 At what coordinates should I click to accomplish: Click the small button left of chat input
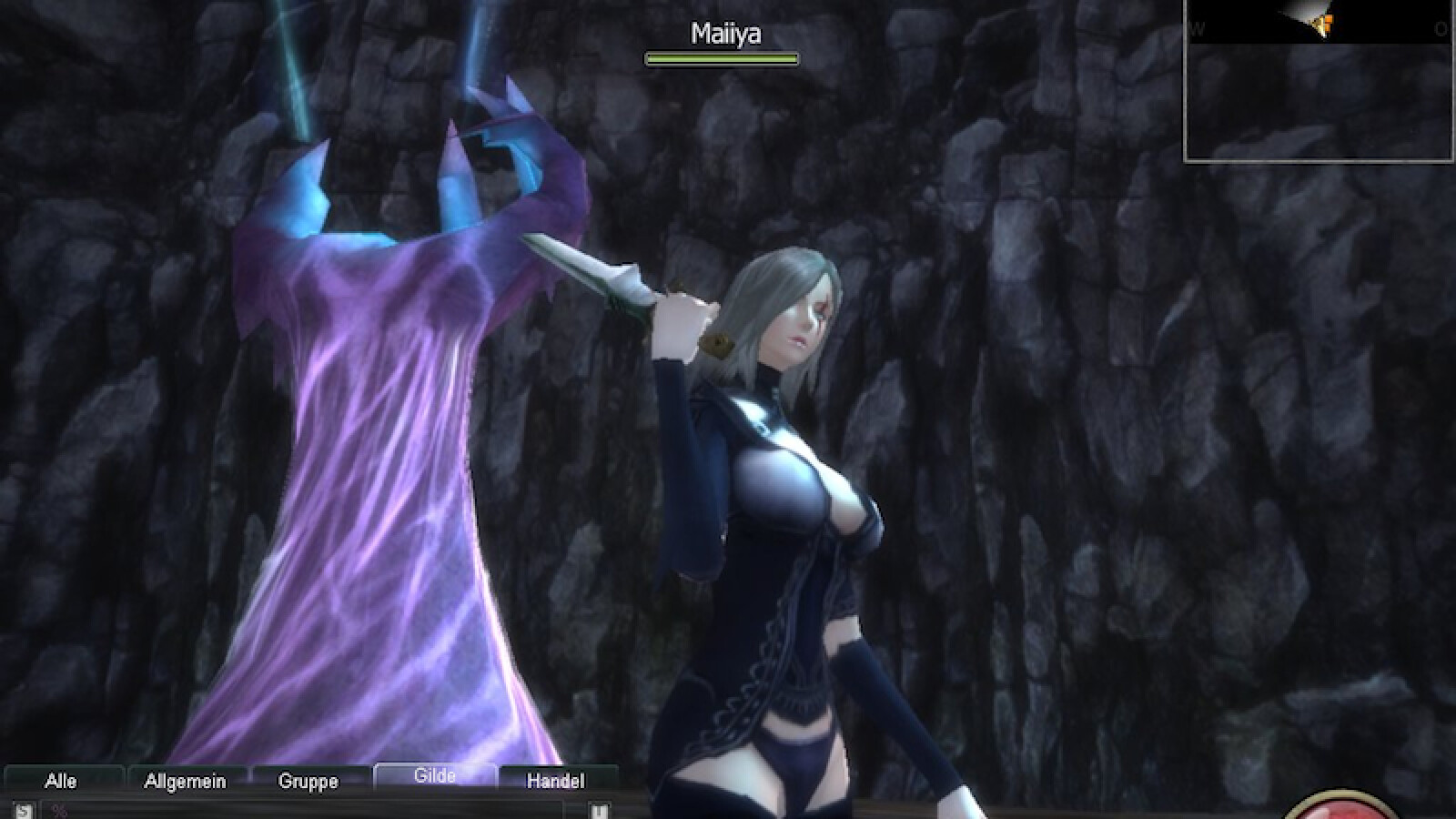coord(23,810)
